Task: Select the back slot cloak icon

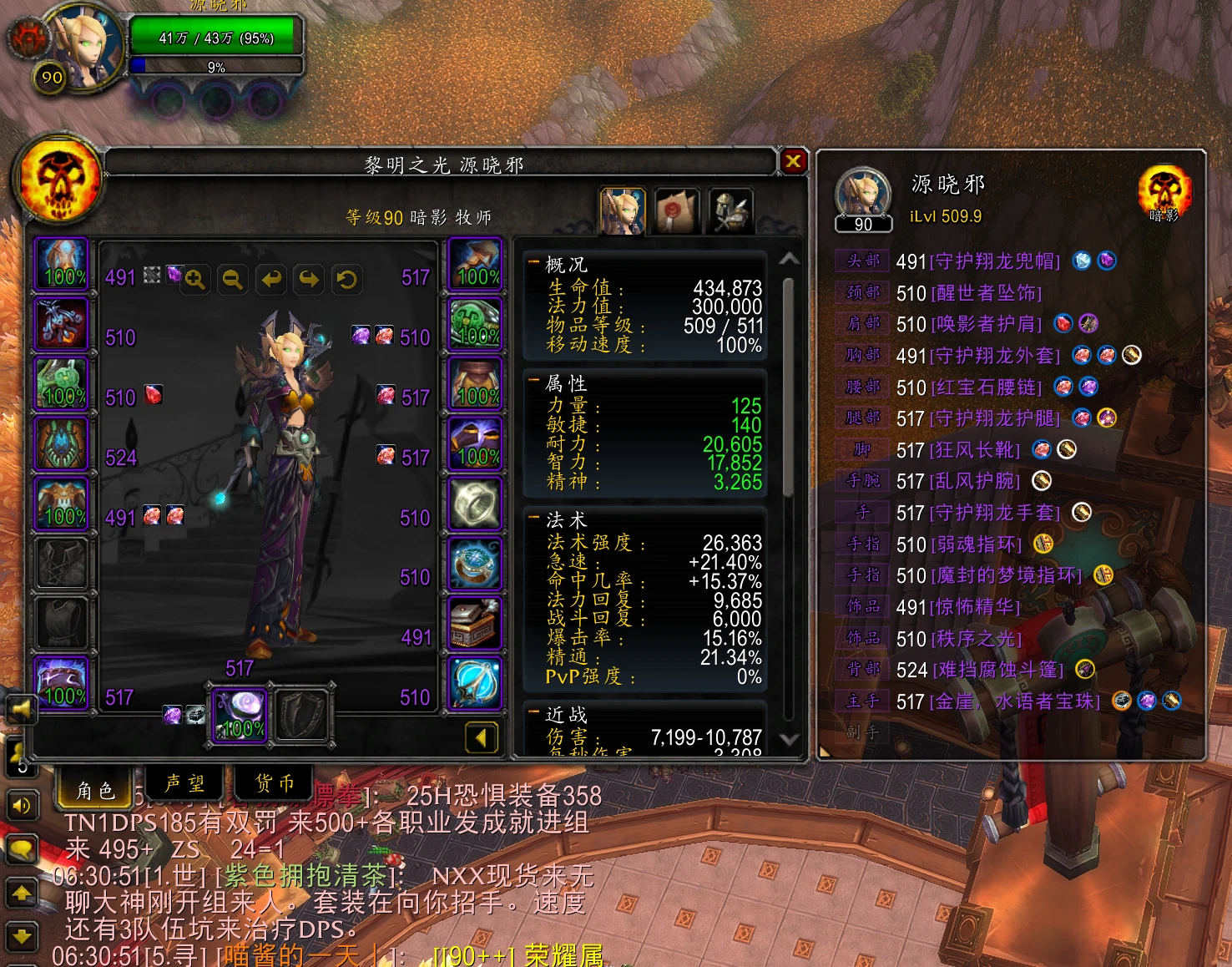Action: (x=62, y=444)
